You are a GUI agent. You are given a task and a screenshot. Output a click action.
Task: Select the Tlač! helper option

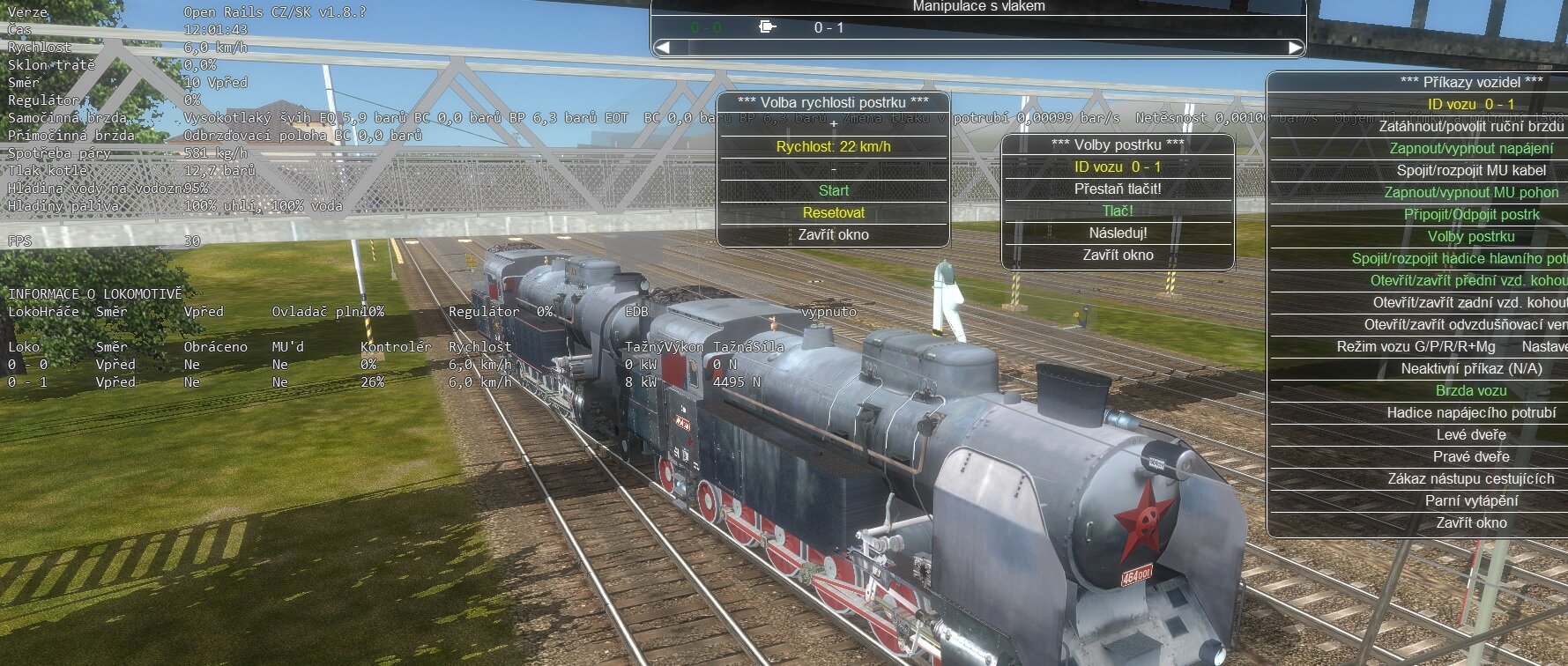click(1117, 211)
